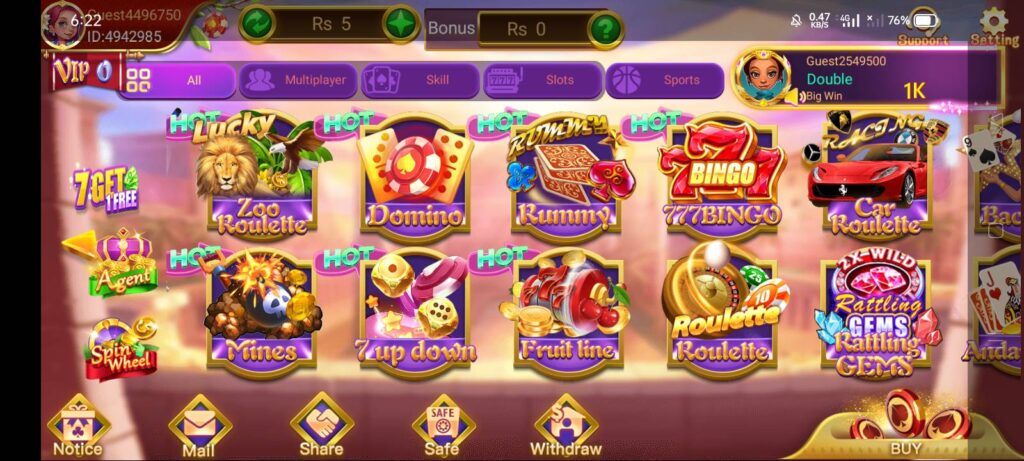Screen dimensions: 1024x461
Task: Select the Skill games tab
Action: (x=419, y=80)
